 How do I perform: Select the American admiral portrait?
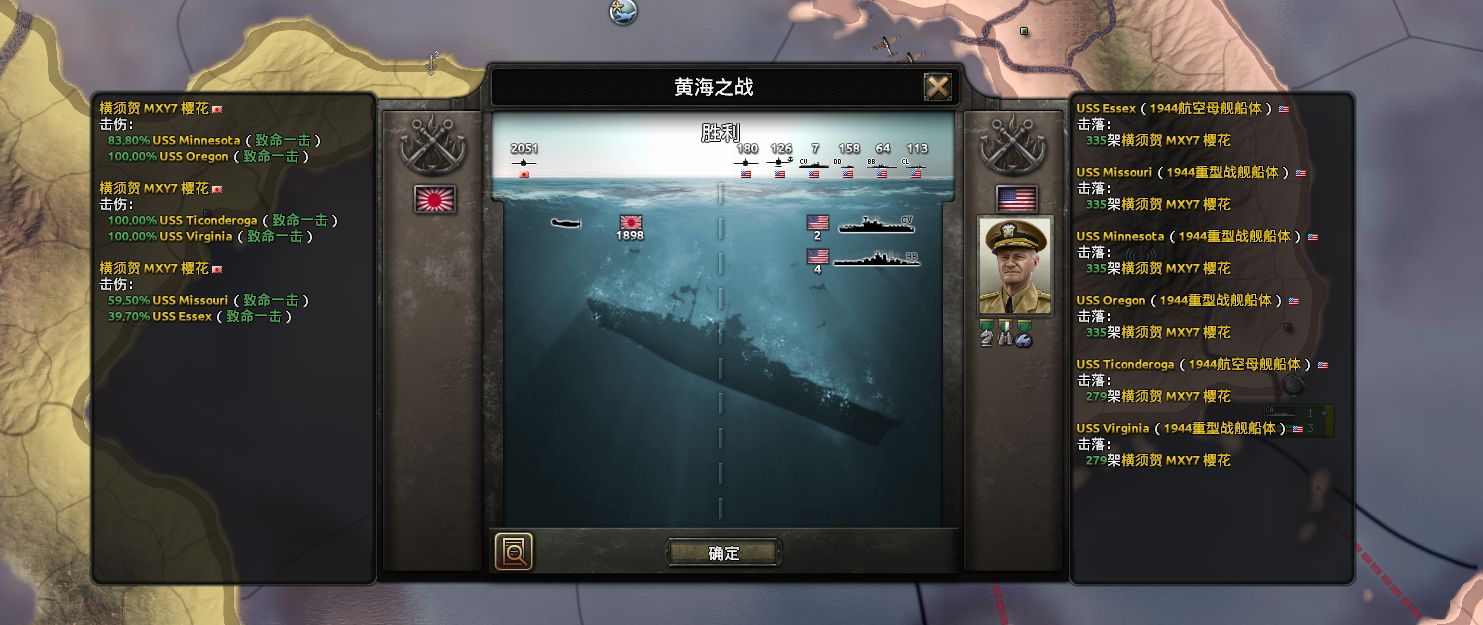click(1015, 266)
